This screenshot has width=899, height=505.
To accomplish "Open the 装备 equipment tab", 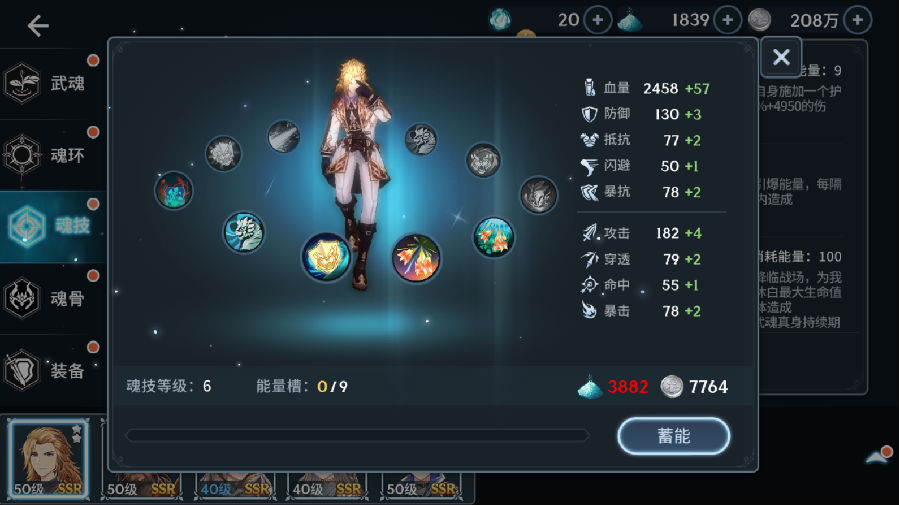I will (52, 370).
